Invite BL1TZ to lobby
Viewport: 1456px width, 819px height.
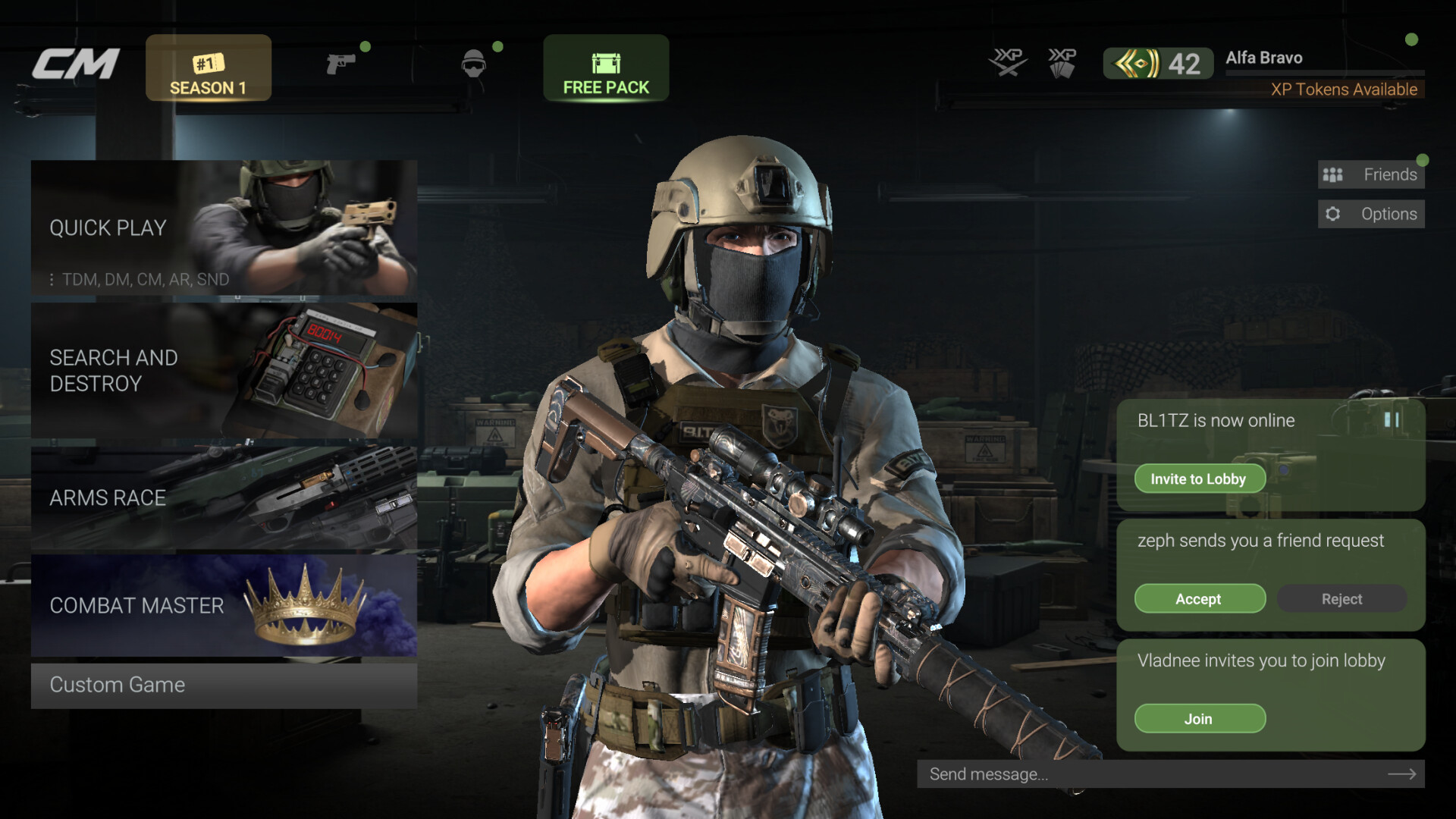1199,479
